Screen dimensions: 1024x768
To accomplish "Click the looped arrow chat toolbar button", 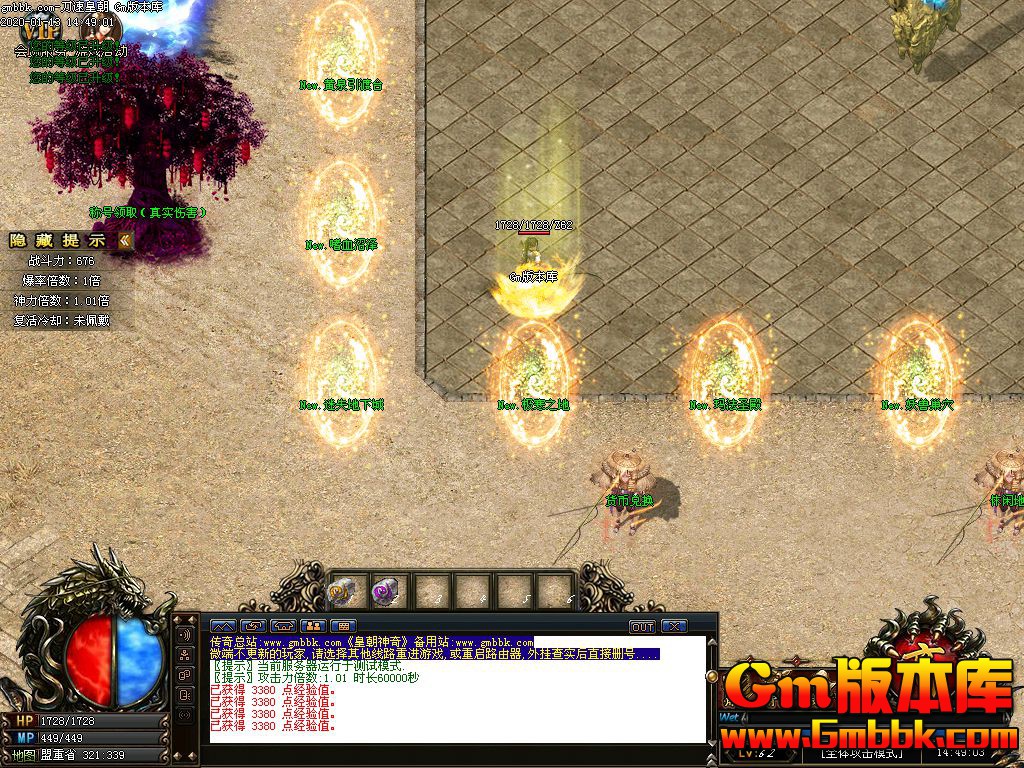I will pyautogui.click(x=252, y=626).
